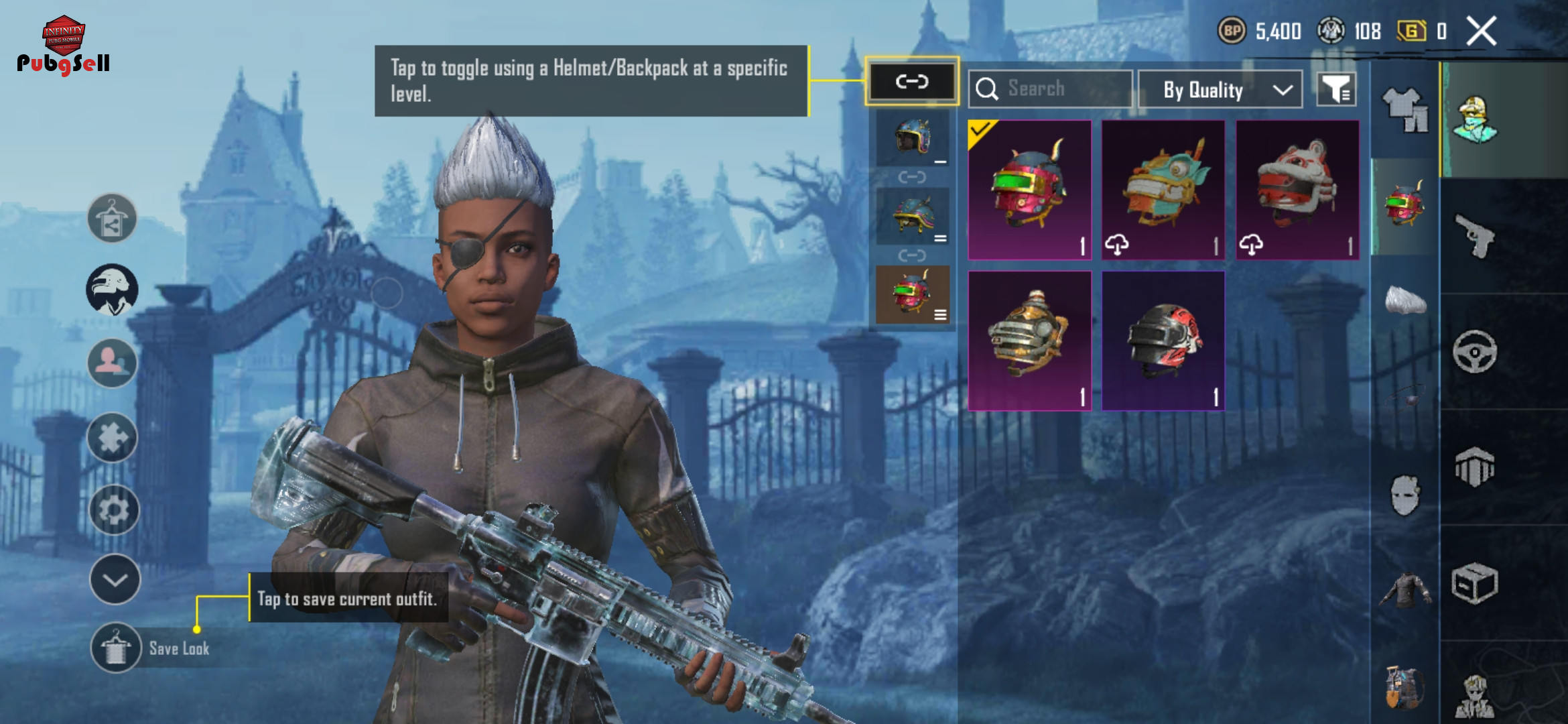Switch to the steering wheel vehicle tab
Screen dimensions: 1568x724
coord(1474,351)
